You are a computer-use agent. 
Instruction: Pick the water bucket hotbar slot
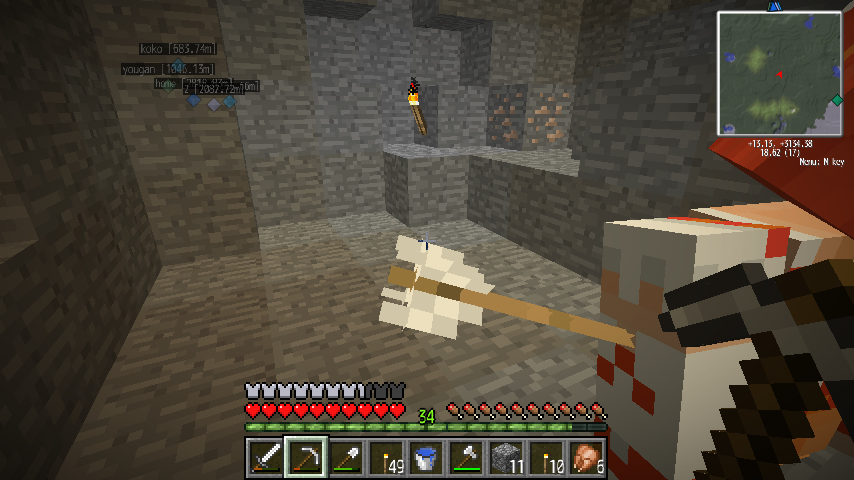[x=426, y=458]
